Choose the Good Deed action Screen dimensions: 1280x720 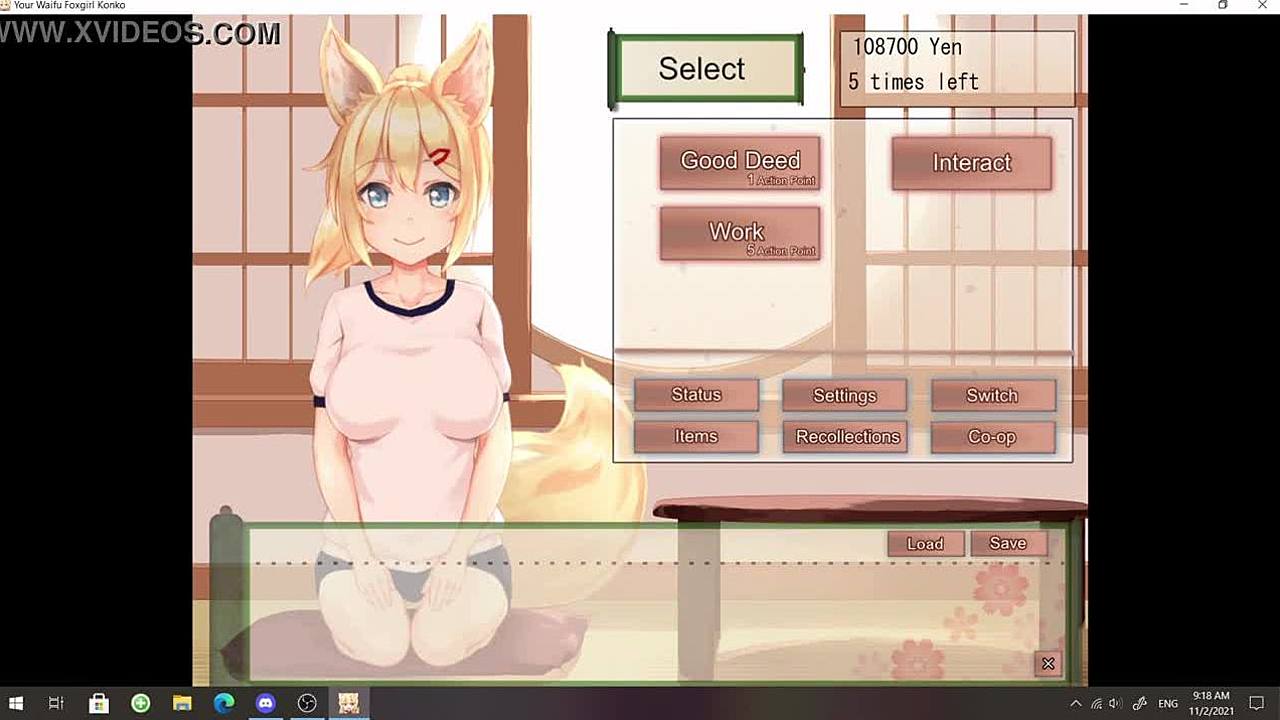point(740,163)
